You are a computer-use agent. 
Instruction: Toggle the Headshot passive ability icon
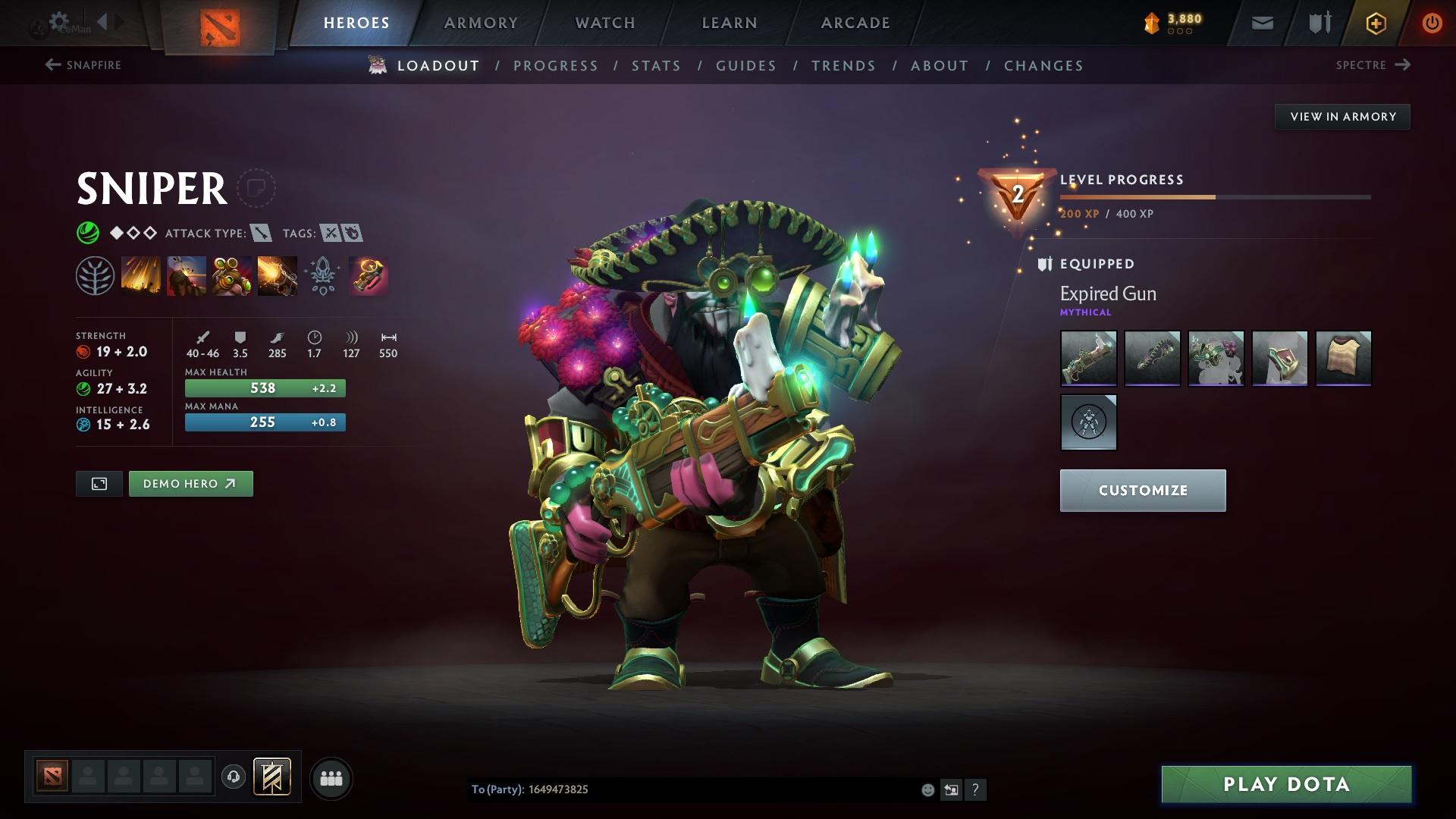[x=187, y=275]
